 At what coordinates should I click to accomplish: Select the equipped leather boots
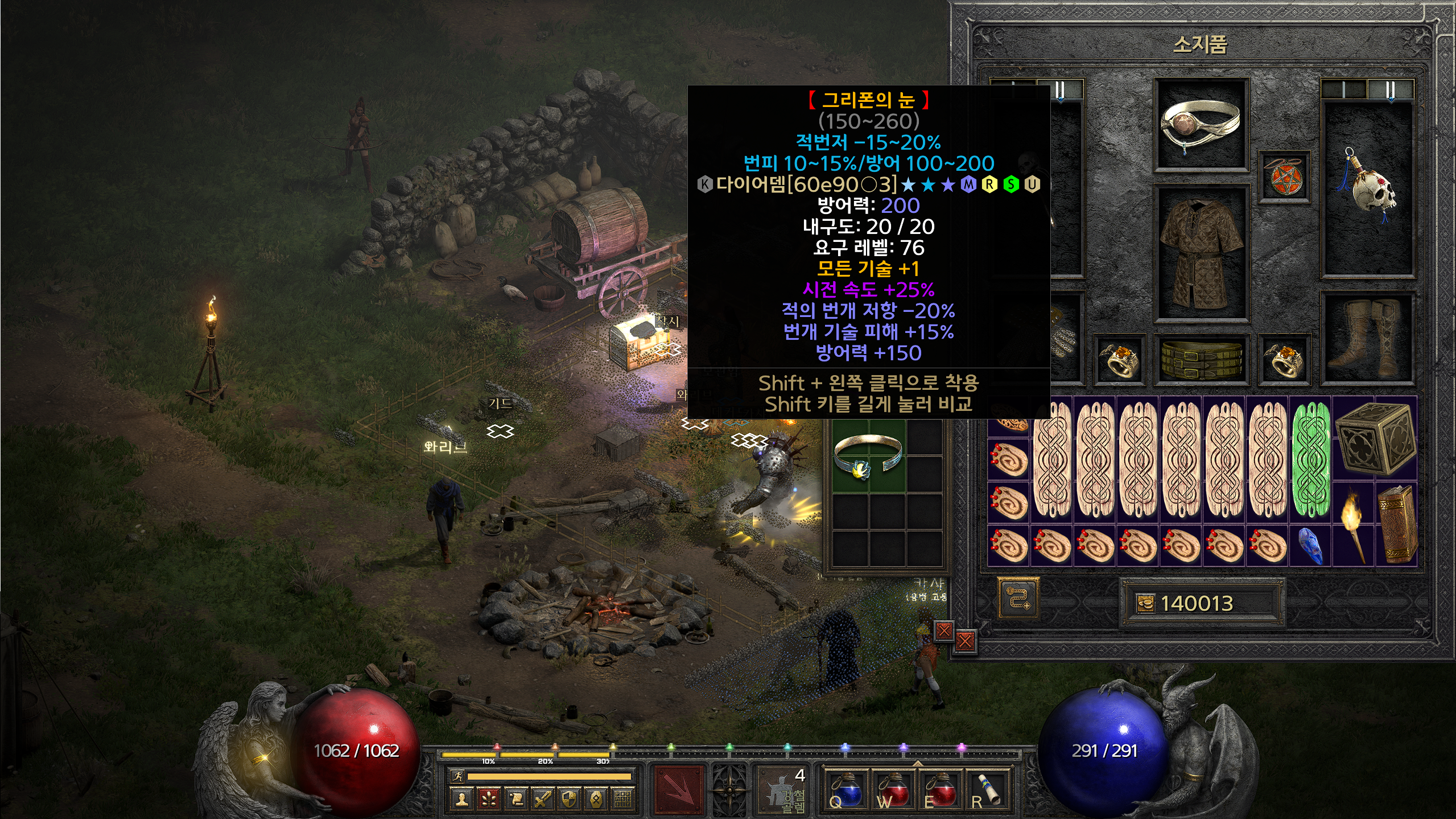[1368, 339]
